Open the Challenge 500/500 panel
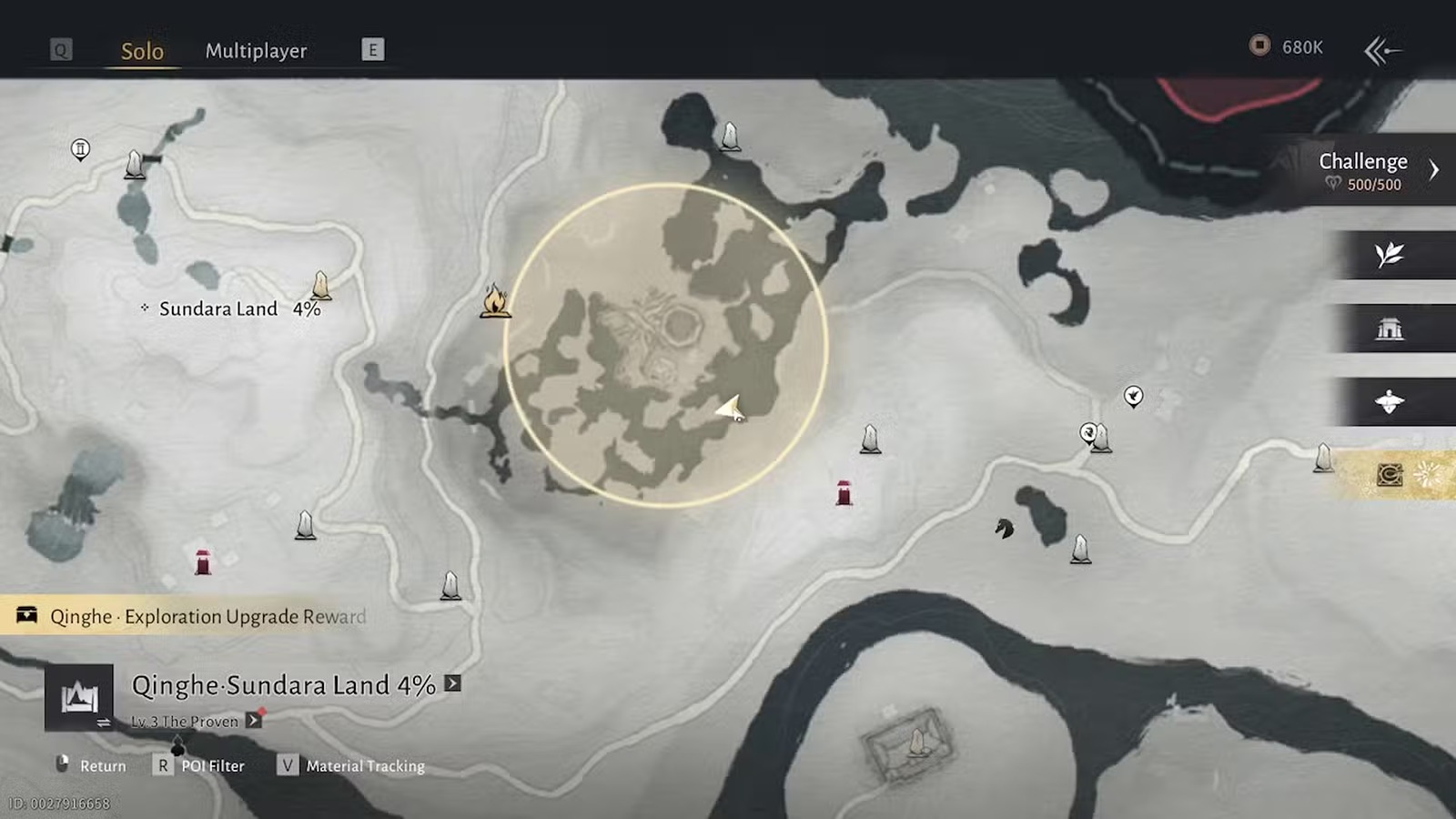The image size is (1456, 819). click(x=1374, y=170)
